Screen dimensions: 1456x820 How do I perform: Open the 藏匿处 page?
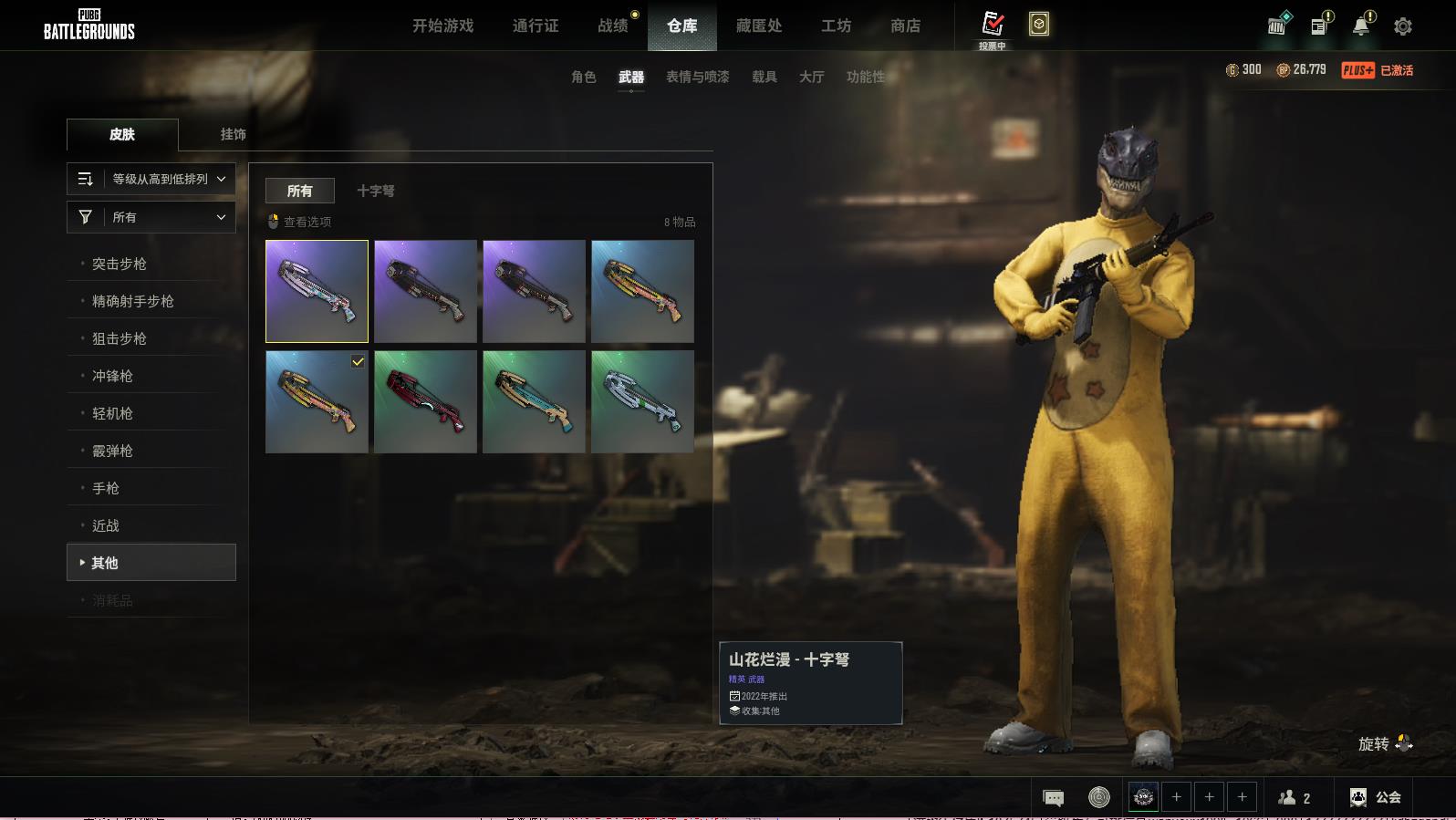click(759, 26)
